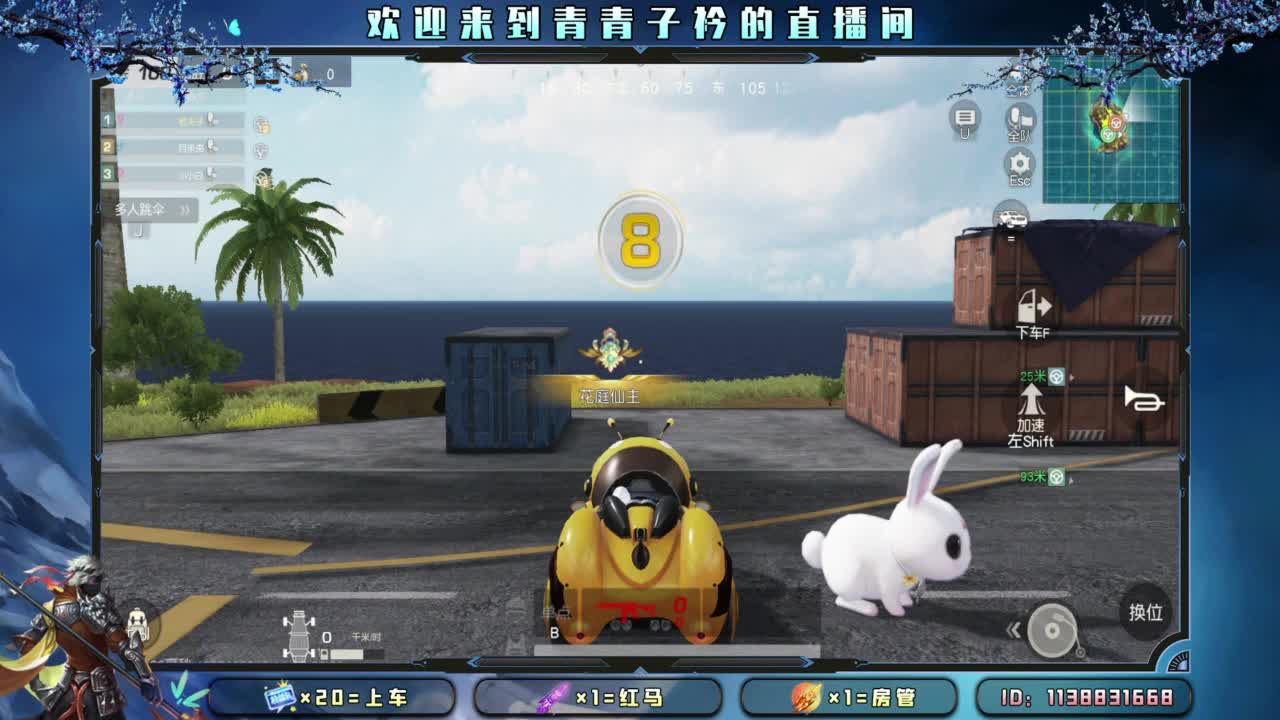Click the grenade icon beside teammate 3
1280x720 pixels.
(265, 177)
